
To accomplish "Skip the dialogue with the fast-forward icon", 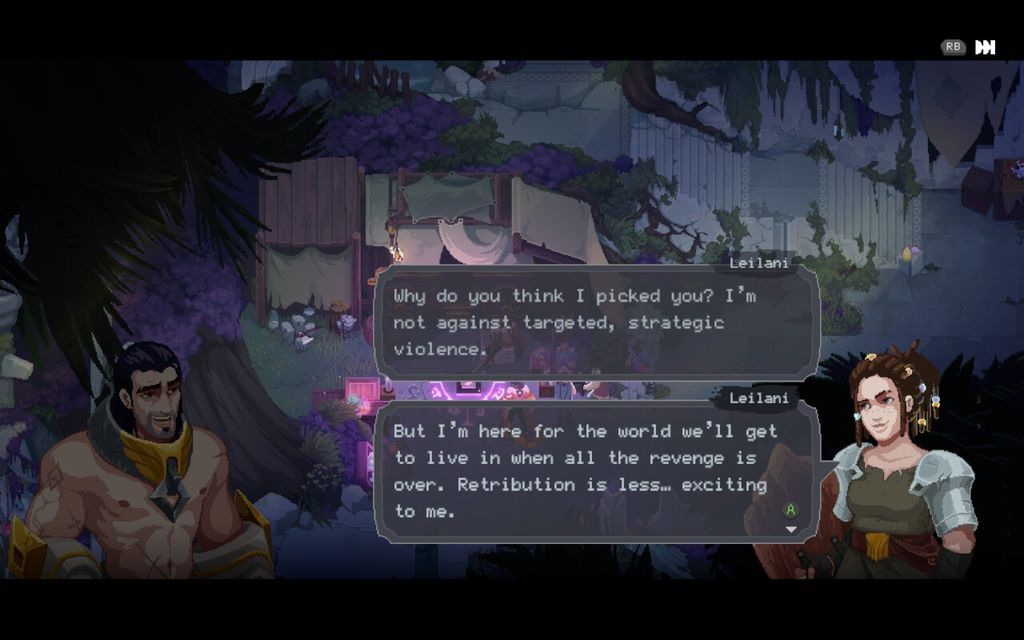I will 985,47.
